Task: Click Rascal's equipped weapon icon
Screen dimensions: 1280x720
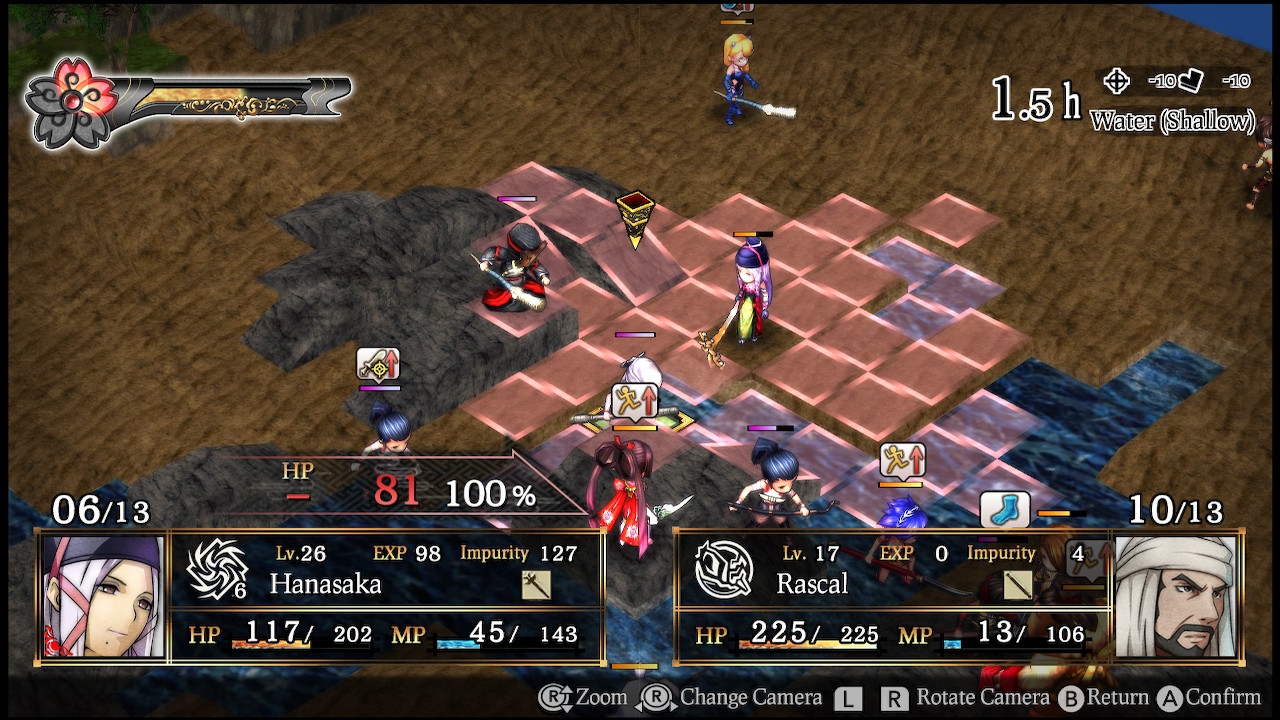Action: [x=1018, y=585]
